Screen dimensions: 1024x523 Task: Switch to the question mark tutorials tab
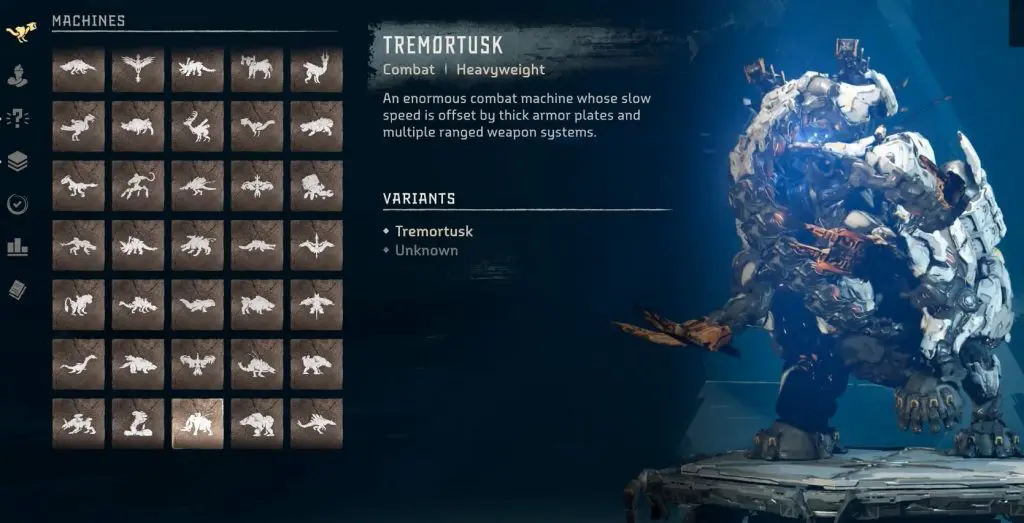click(17, 118)
